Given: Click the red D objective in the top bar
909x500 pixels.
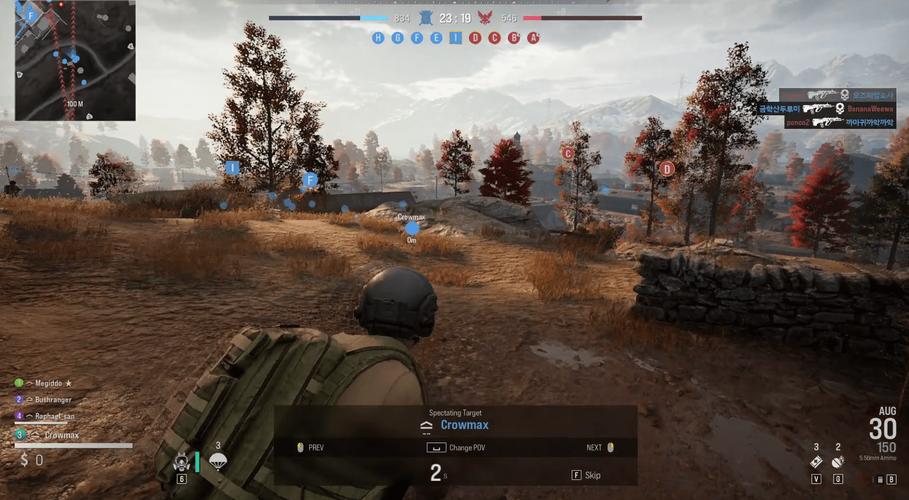Looking at the screenshot, I should pos(475,38).
